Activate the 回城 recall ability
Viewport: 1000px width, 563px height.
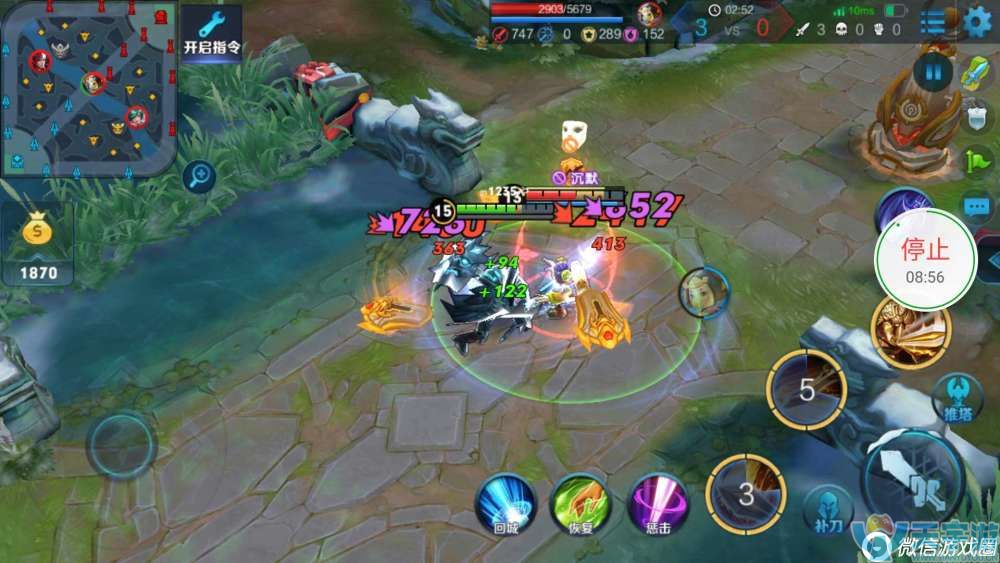(x=506, y=503)
